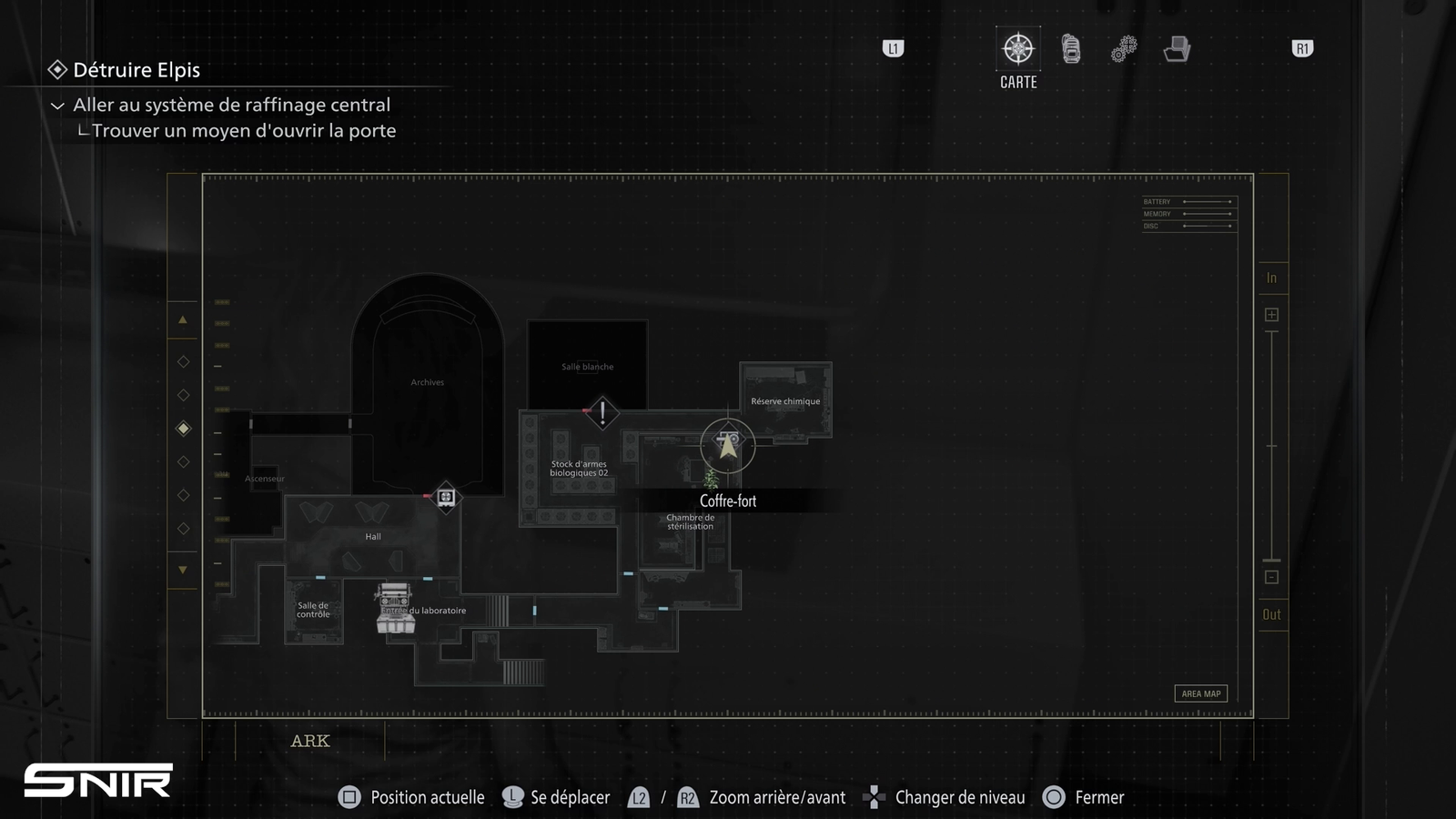Collapse the 'Aller au système de raffinage central' objective

pyautogui.click(x=57, y=106)
